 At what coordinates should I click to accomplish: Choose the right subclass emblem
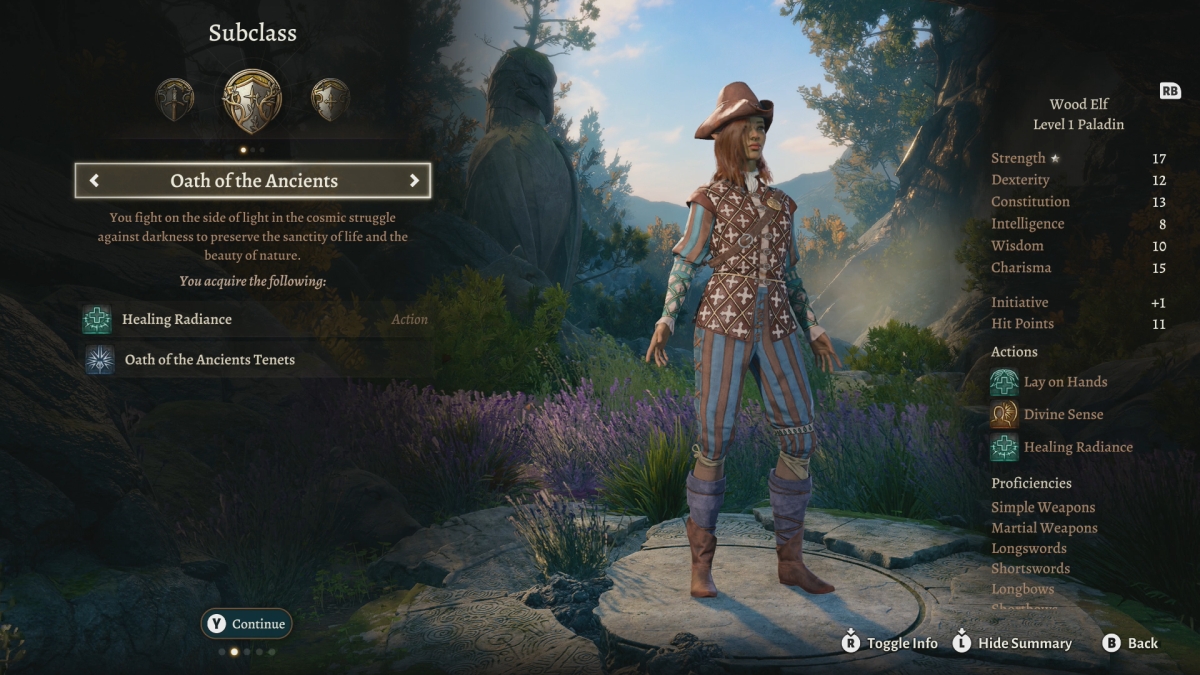click(330, 100)
